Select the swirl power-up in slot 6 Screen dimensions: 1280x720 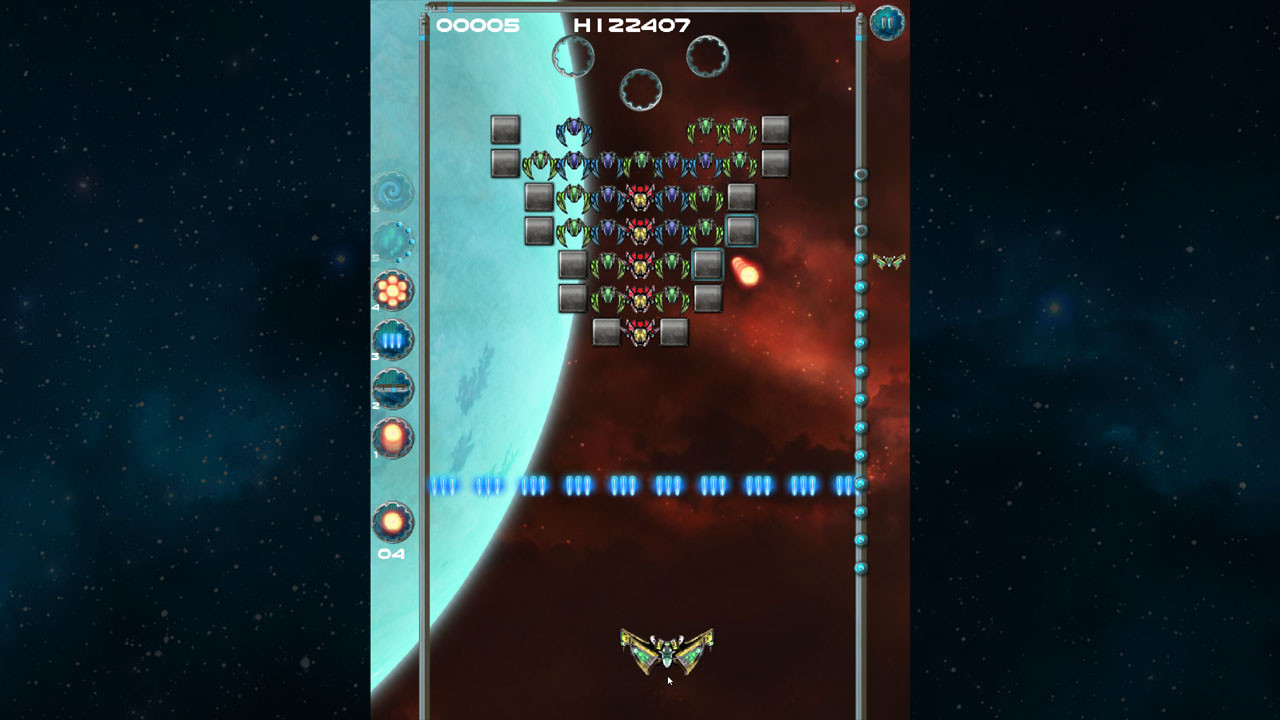pos(393,192)
